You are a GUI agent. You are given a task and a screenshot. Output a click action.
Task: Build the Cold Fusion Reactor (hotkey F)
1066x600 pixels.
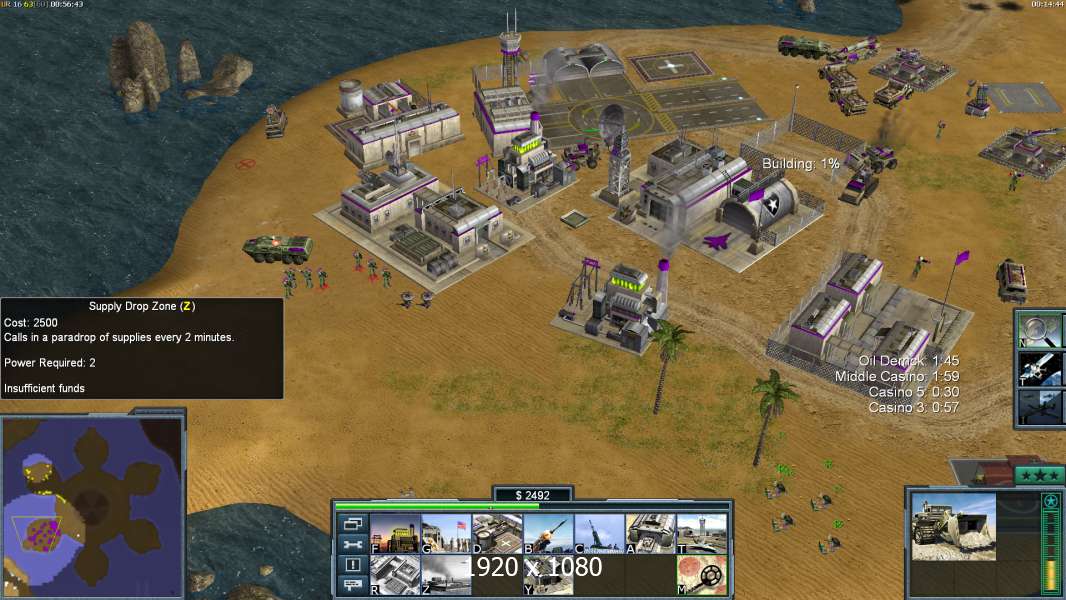tap(394, 533)
